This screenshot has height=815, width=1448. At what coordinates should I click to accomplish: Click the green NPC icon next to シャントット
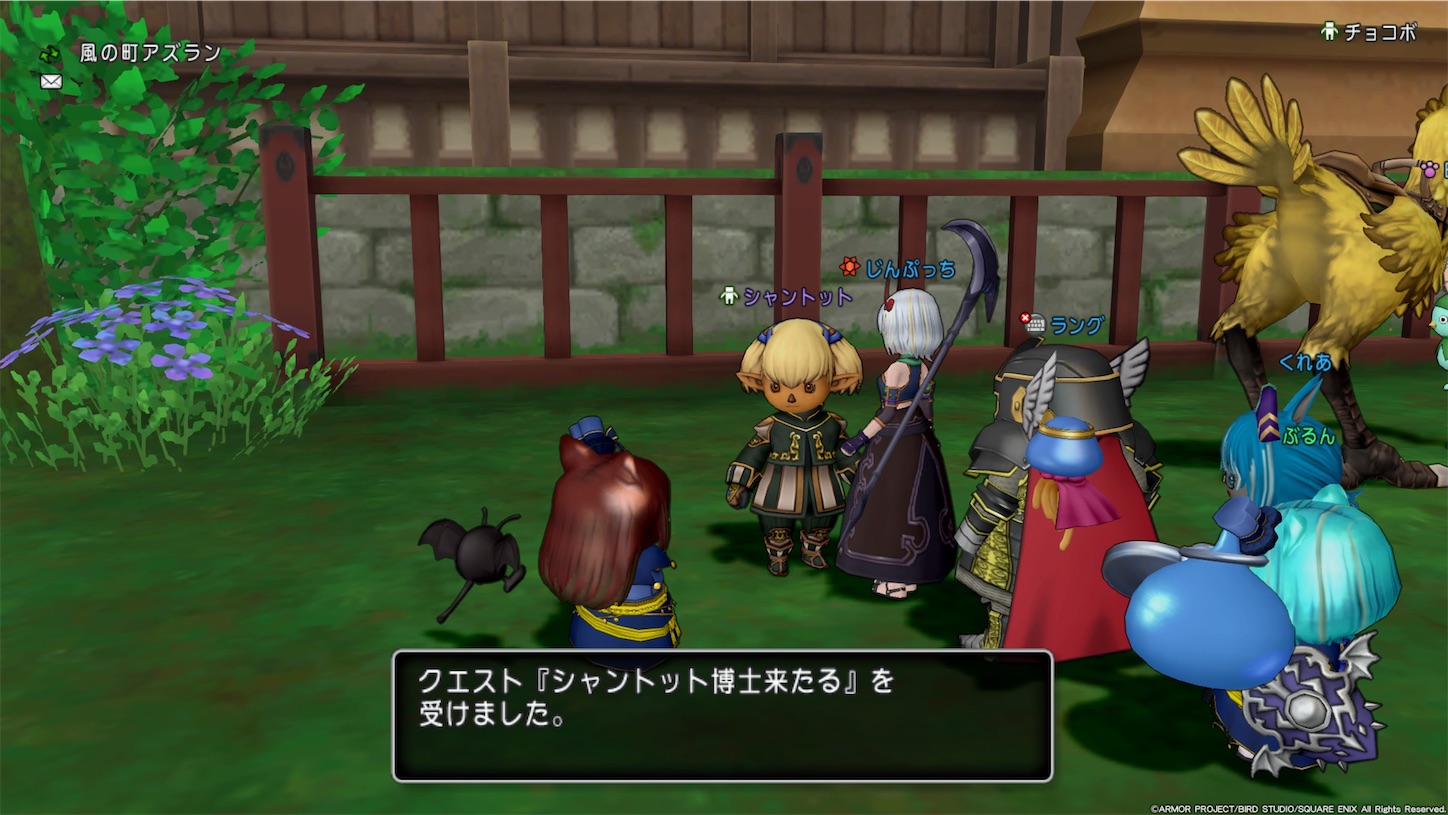point(729,294)
